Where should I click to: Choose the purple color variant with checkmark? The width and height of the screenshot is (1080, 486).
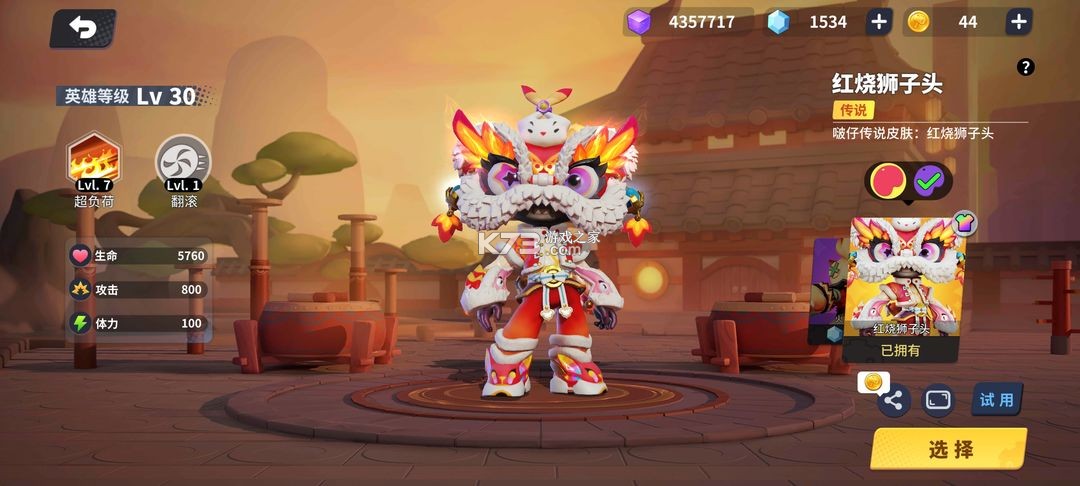(x=930, y=181)
